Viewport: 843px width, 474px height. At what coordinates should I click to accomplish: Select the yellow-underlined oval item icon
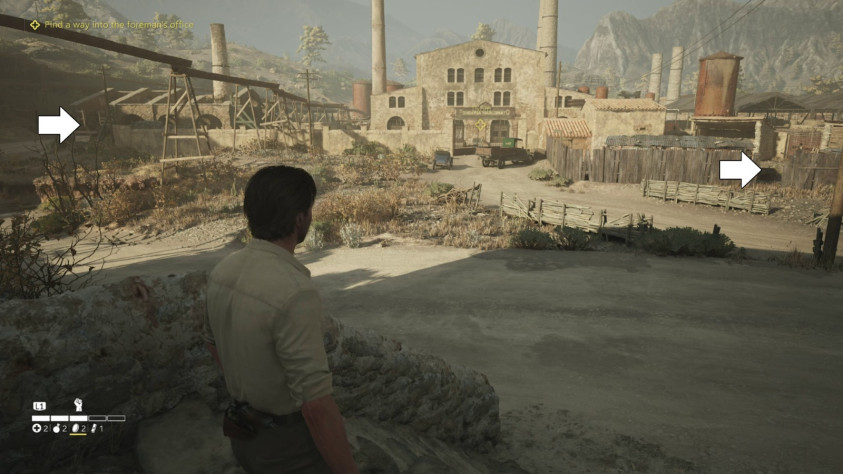(76, 429)
